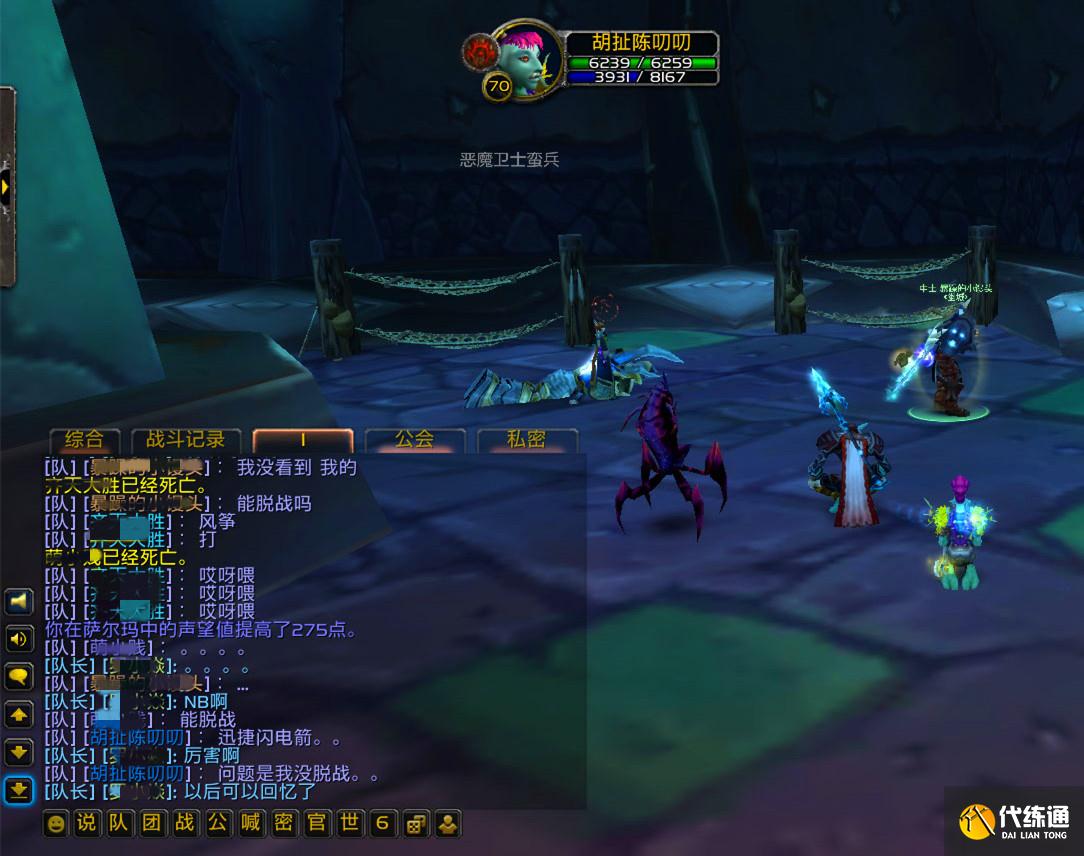
Task: Click the 官 officer channel button
Action: tap(317, 824)
